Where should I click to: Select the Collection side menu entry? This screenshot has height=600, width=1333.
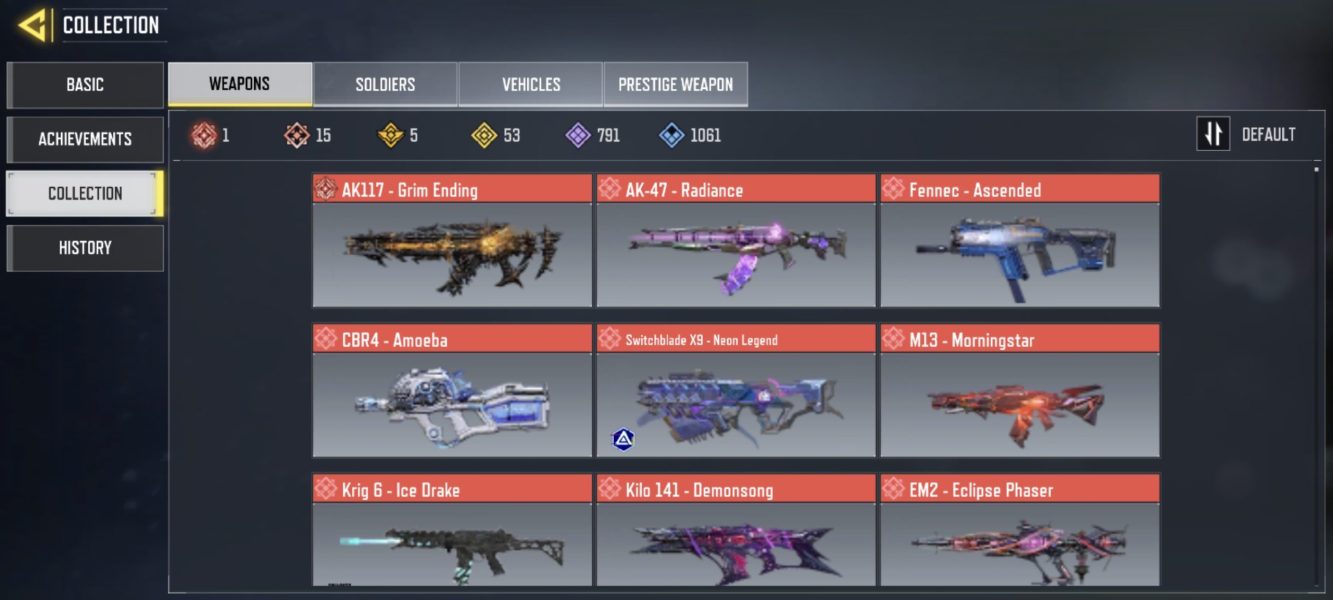[85, 193]
